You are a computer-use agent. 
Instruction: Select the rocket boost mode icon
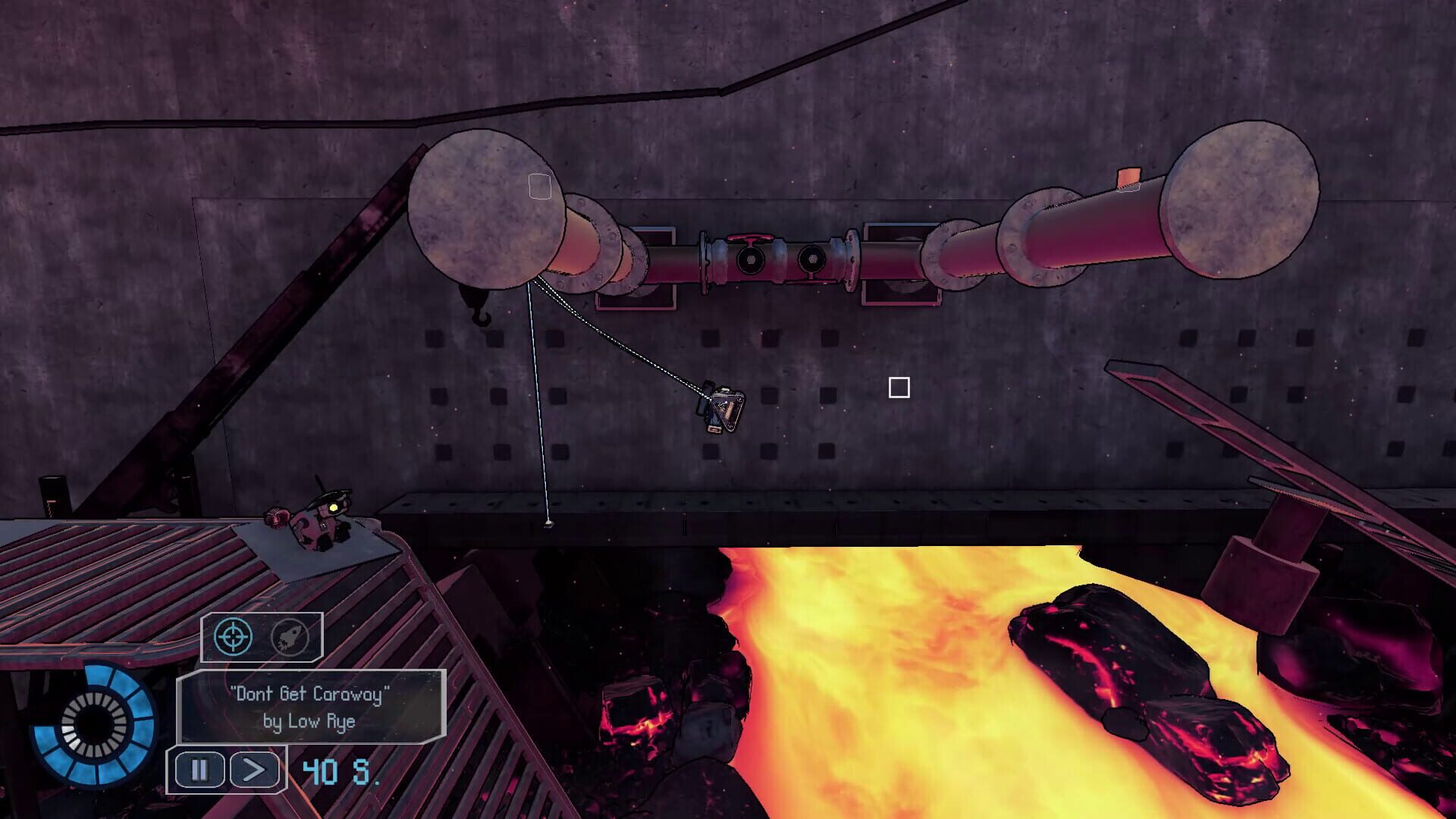point(288,637)
